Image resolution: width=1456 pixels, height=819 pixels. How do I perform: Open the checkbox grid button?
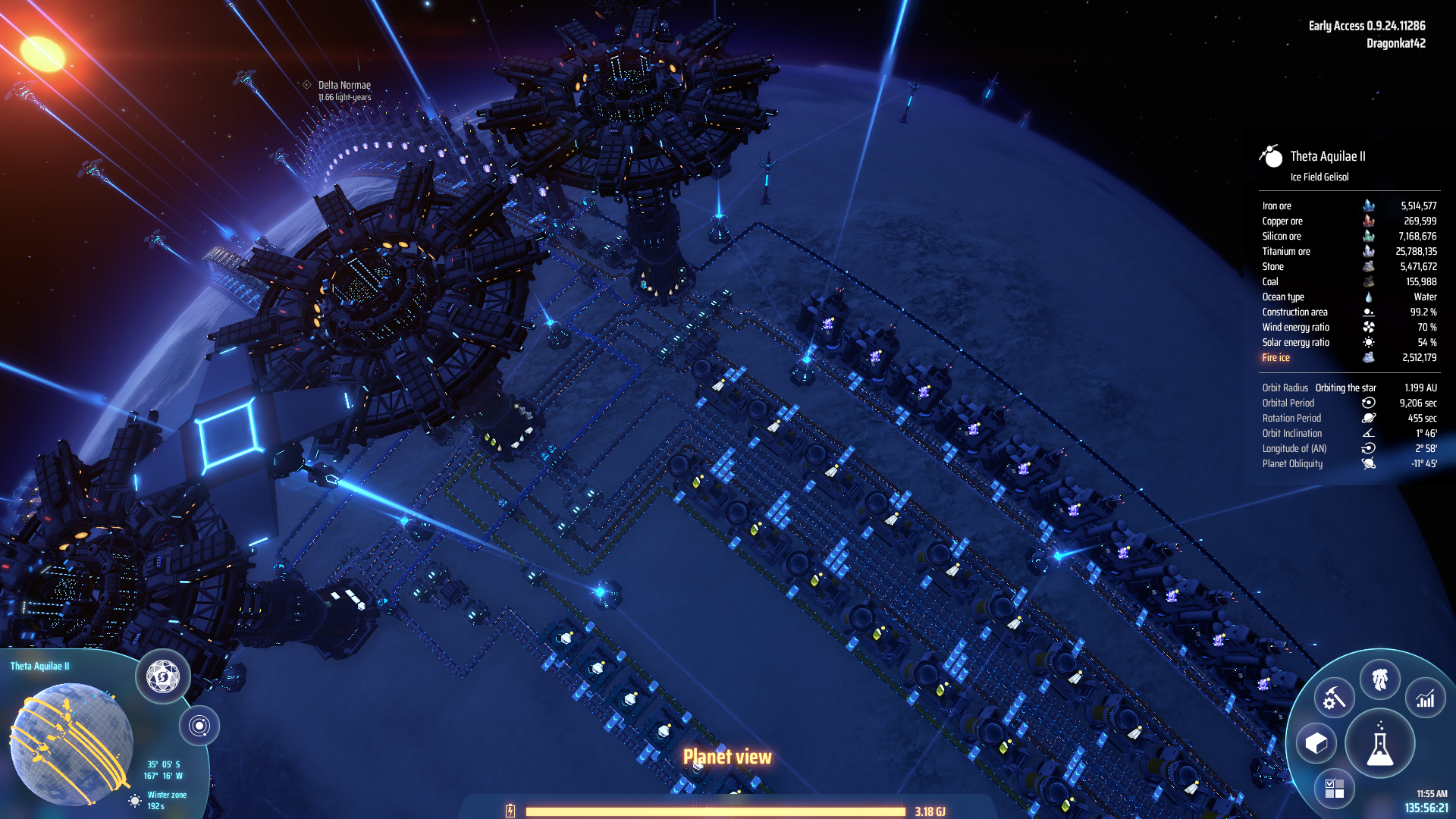coord(1334,789)
